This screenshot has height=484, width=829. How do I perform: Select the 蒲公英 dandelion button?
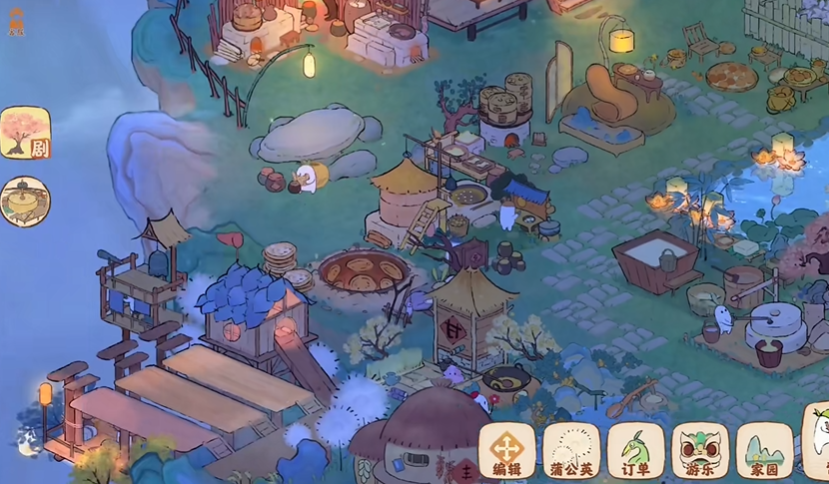[571, 450]
